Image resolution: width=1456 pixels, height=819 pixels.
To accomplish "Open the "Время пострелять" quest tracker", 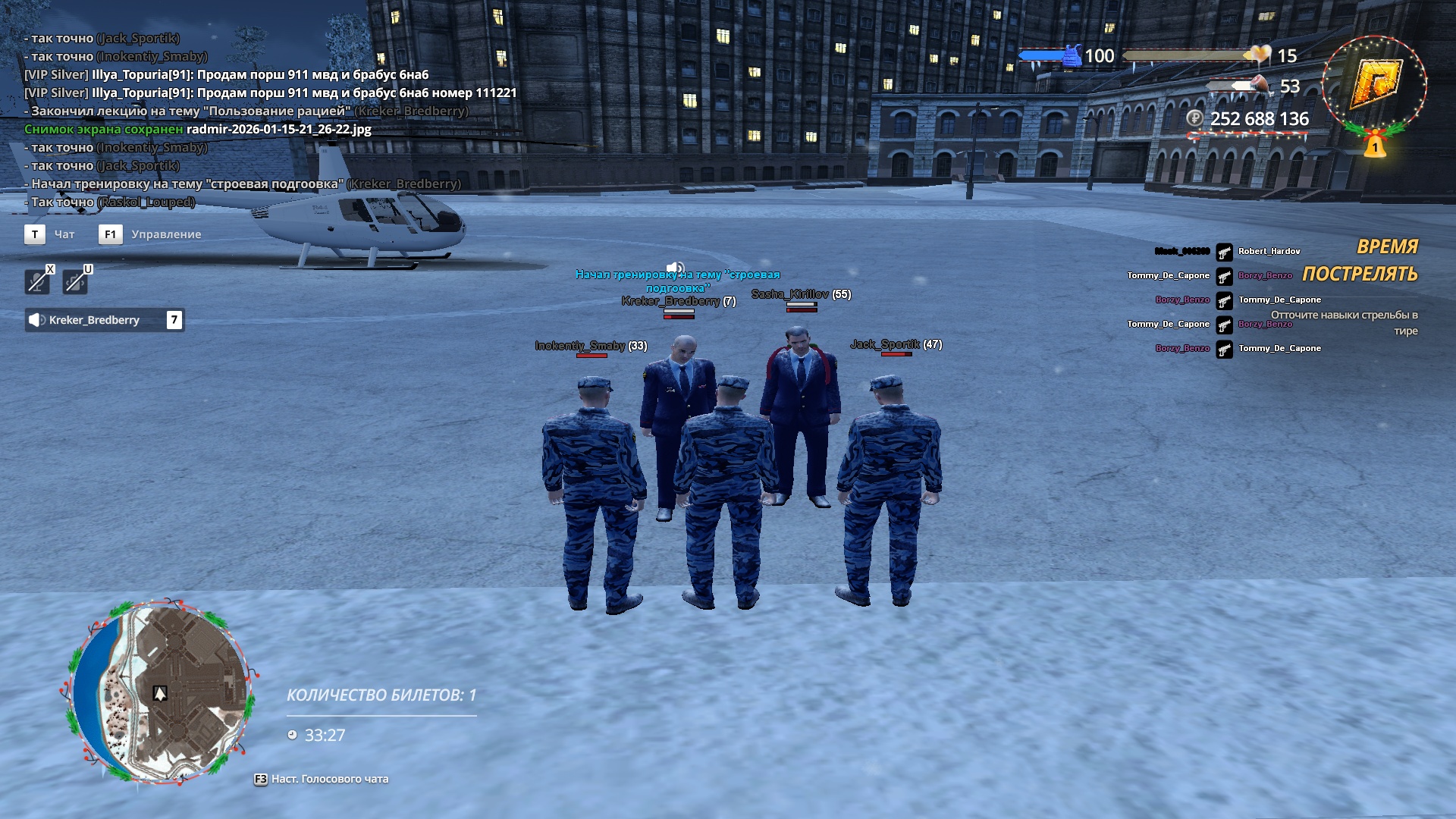I will 1359,261.
